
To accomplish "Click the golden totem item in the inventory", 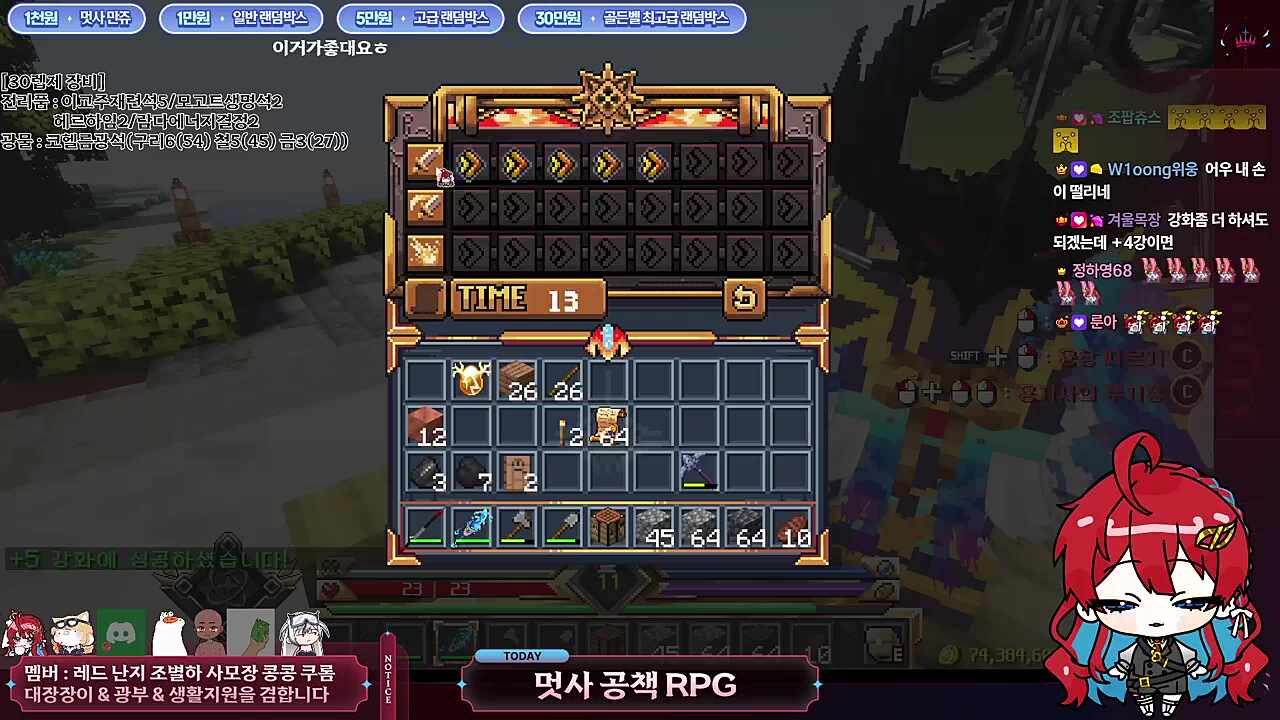I will click(x=470, y=378).
